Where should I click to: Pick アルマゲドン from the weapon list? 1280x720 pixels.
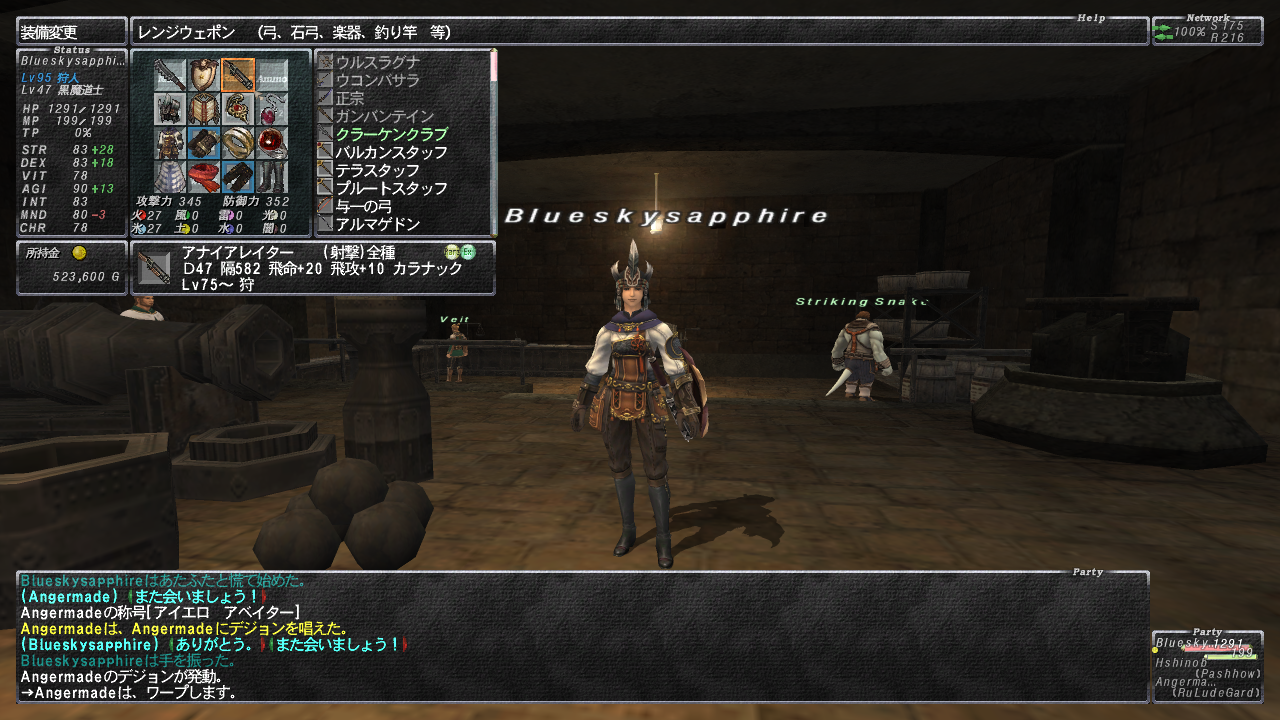(x=378, y=224)
